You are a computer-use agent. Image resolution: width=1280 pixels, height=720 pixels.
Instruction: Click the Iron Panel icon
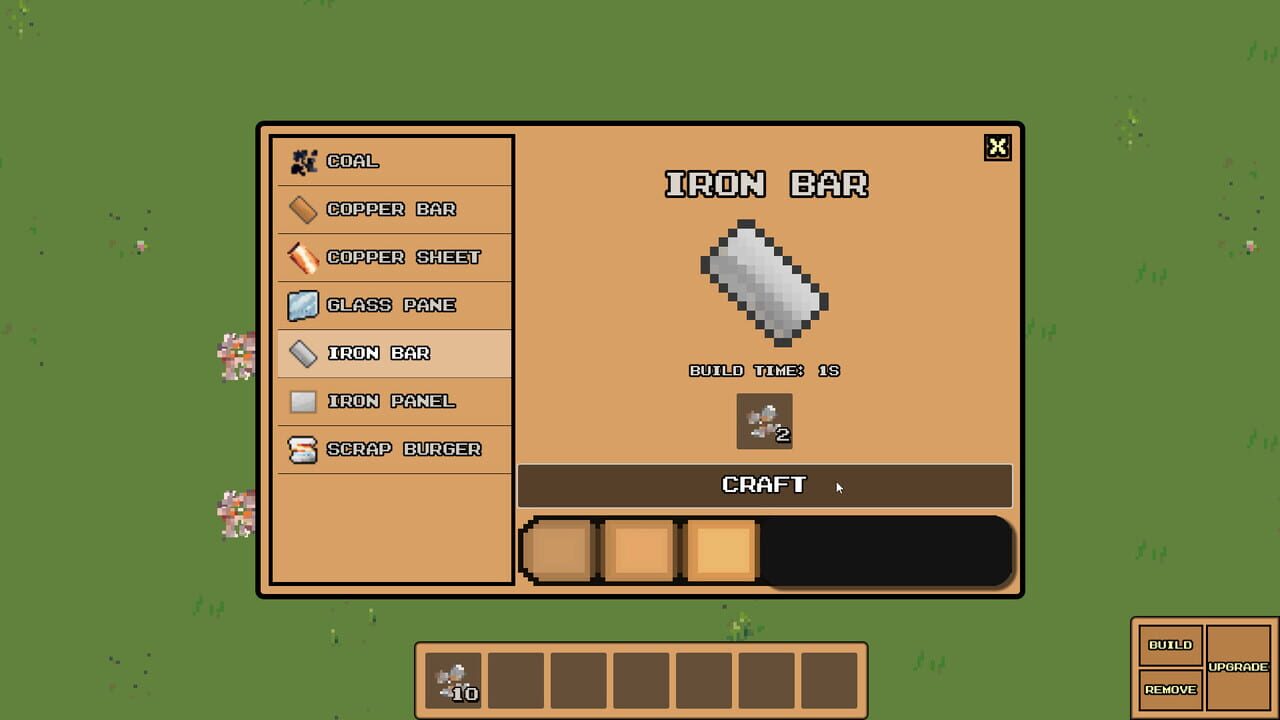click(301, 400)
